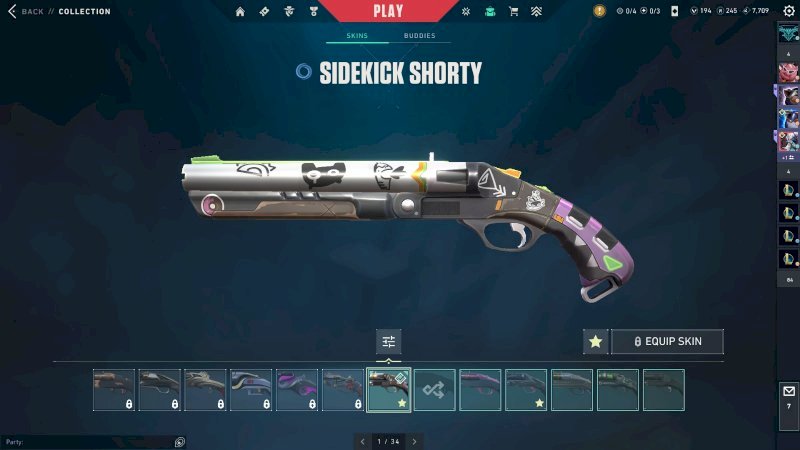Viewport: 800px width, 450px height.
Task: Open the agents icon left of Play
Action: [x=289, y=11]
